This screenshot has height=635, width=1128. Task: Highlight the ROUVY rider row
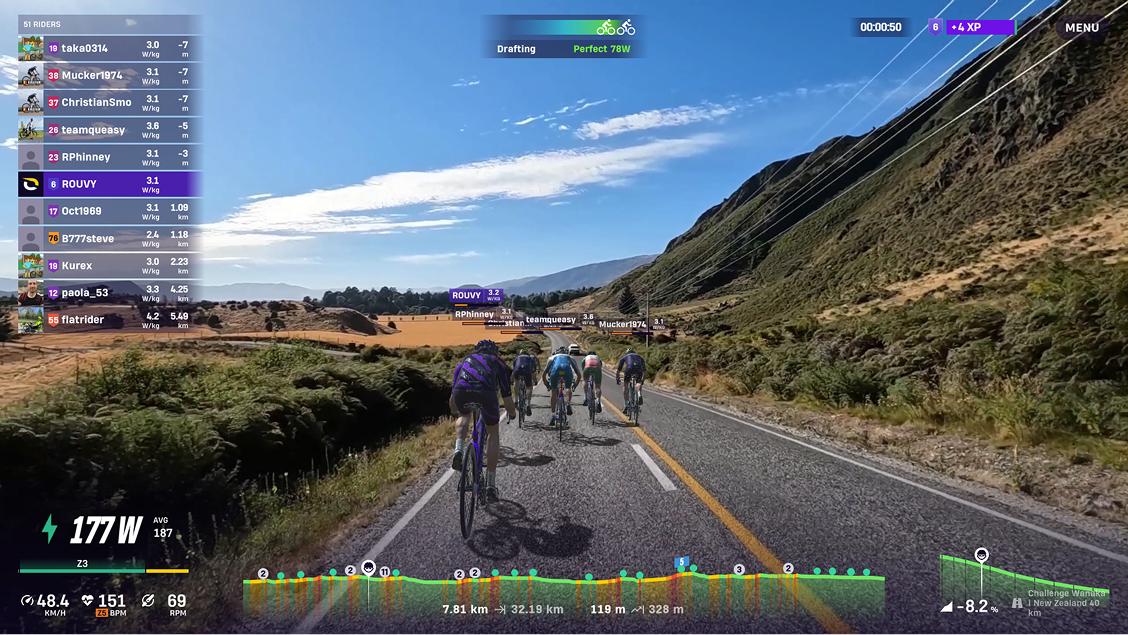pos(110,184)
